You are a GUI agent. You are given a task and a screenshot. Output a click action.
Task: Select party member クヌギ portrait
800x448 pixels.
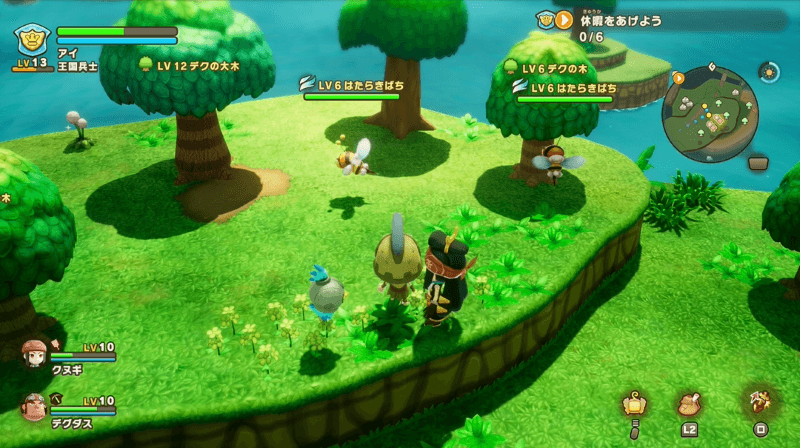[34, 351]
